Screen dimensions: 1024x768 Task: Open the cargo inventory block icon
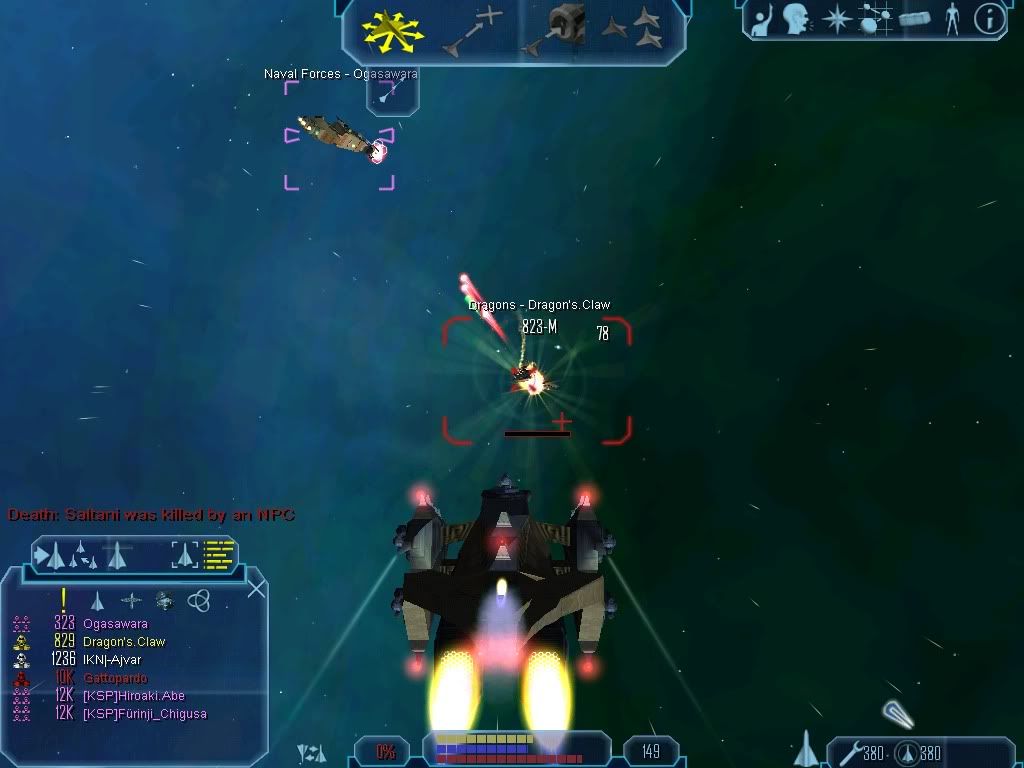click(914, 19)
